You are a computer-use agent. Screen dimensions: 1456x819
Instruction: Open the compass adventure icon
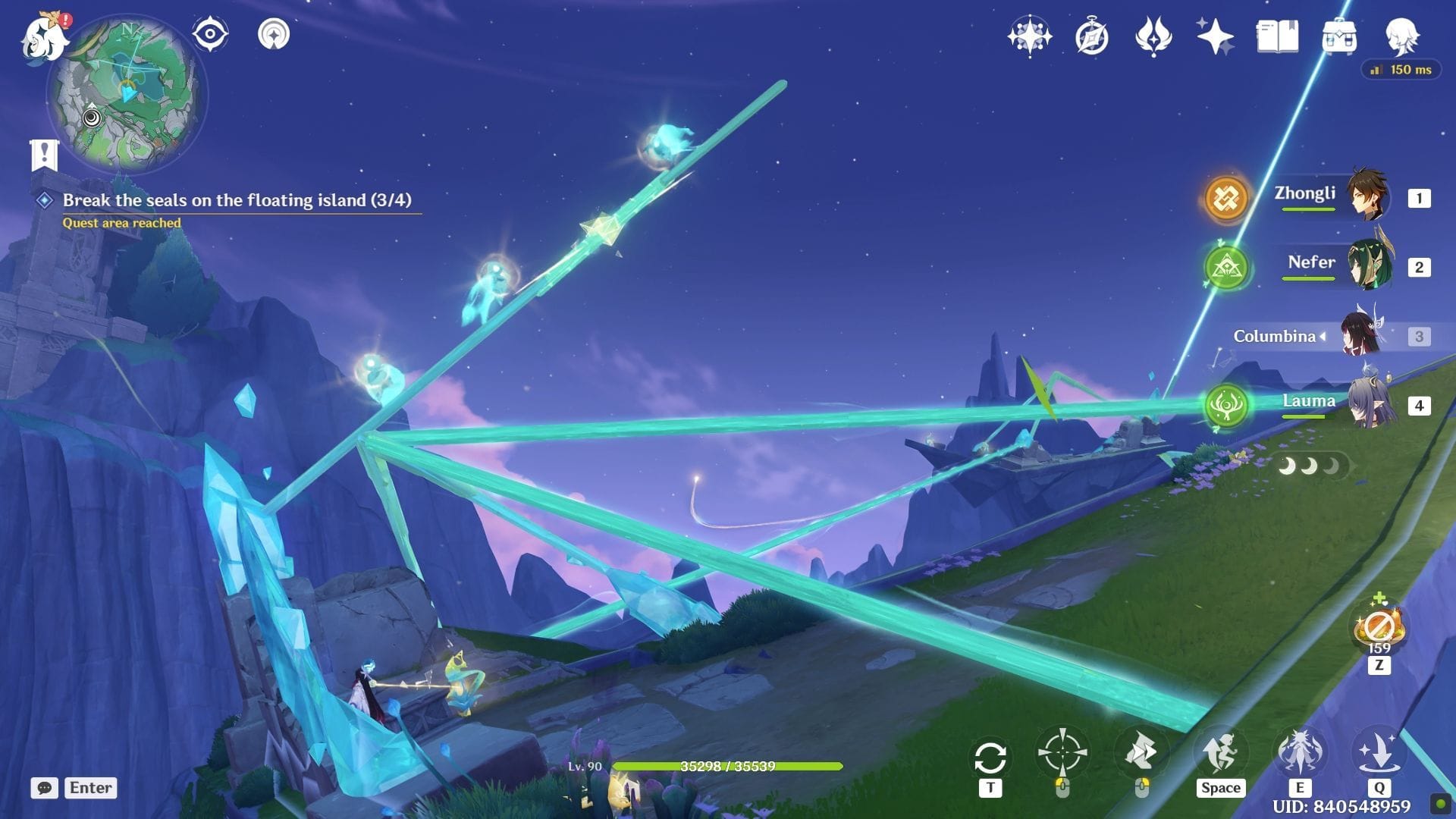[1091, 36]
